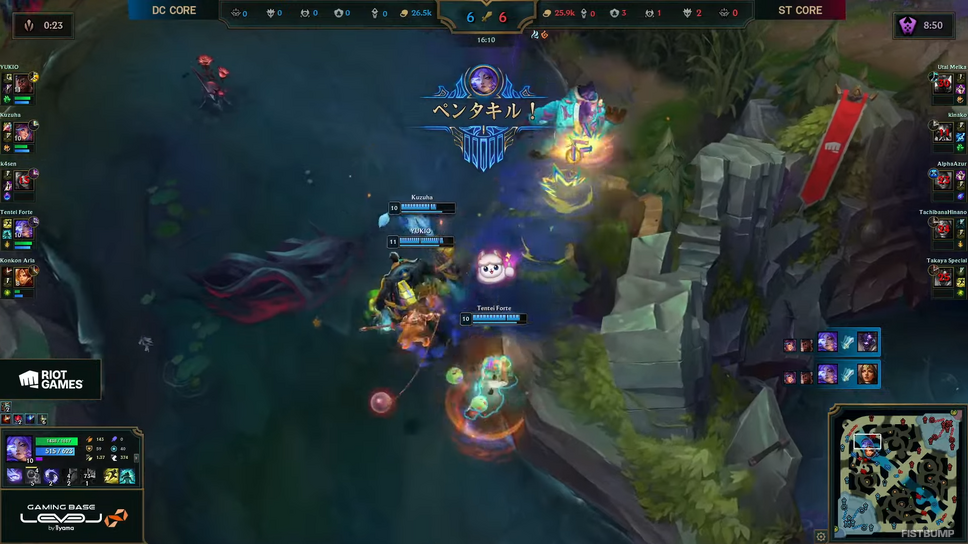Select Takaya Special's champion portrait
The height and width of the screenshot is (544, 968).
click(943, 277)
